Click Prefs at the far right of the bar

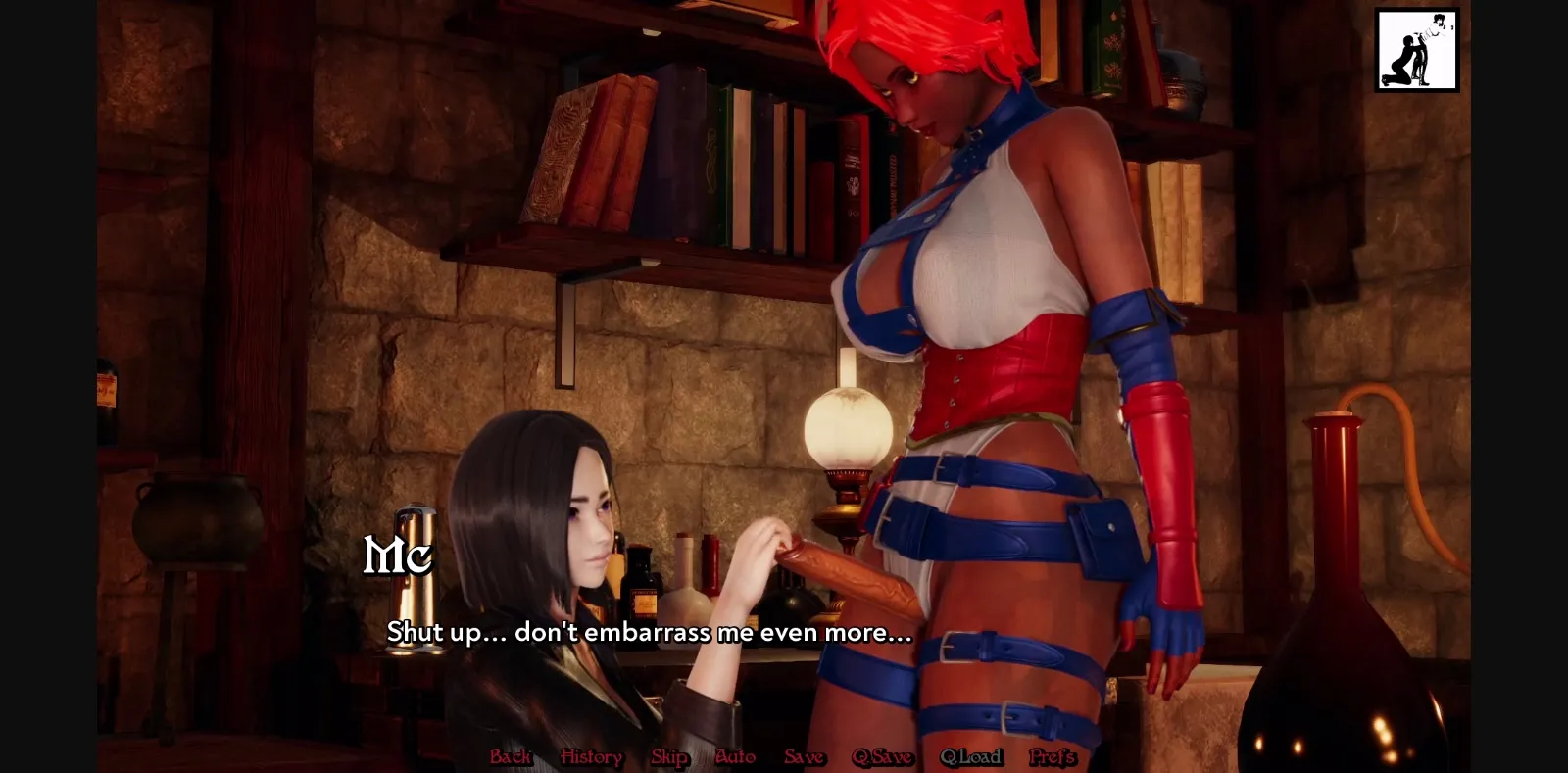[x=1052, y=756]
